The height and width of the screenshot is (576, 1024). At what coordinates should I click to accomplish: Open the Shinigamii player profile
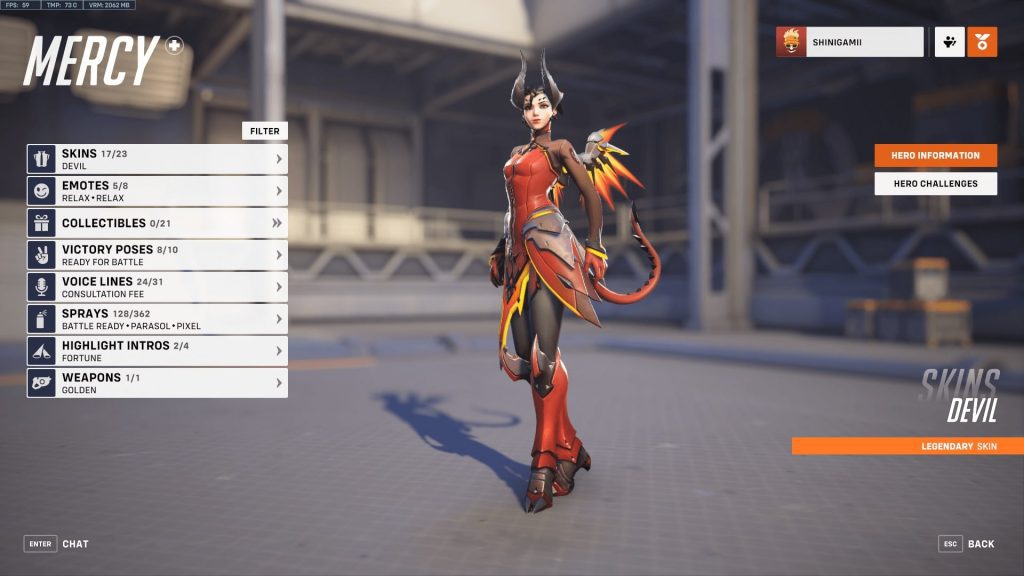coord(850,42)
